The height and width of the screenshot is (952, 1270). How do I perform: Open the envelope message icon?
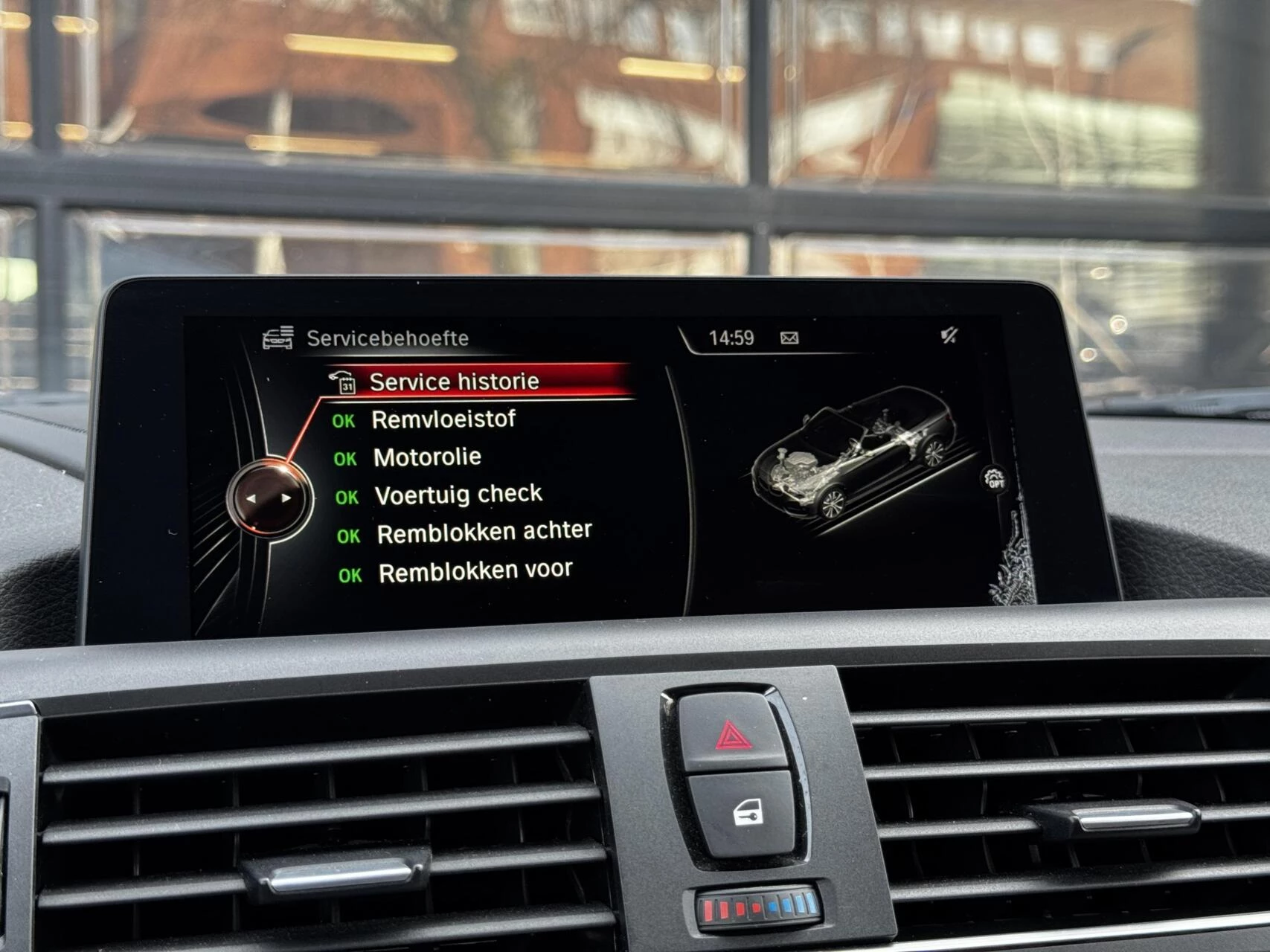pos(791,337)
